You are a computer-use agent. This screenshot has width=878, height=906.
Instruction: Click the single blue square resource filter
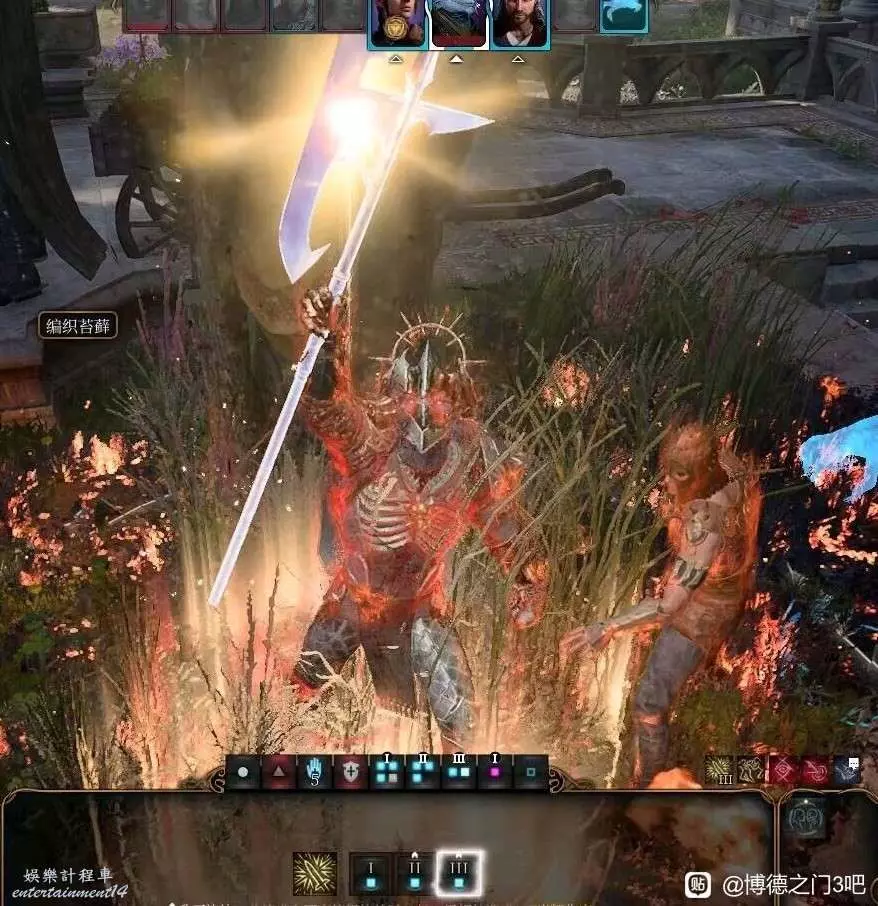pos(531,774)
